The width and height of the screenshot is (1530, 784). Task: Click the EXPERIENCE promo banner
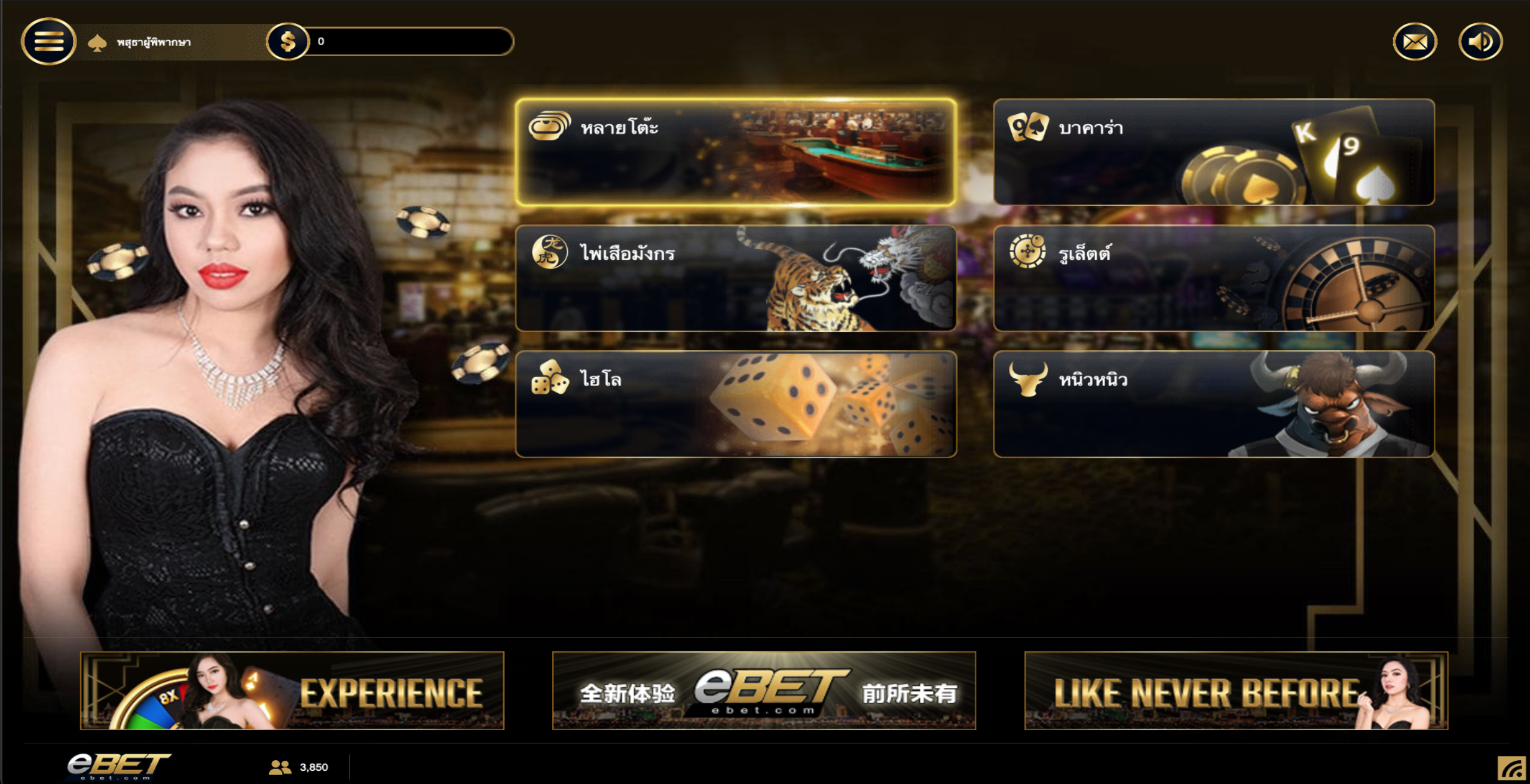pos(292,691)
